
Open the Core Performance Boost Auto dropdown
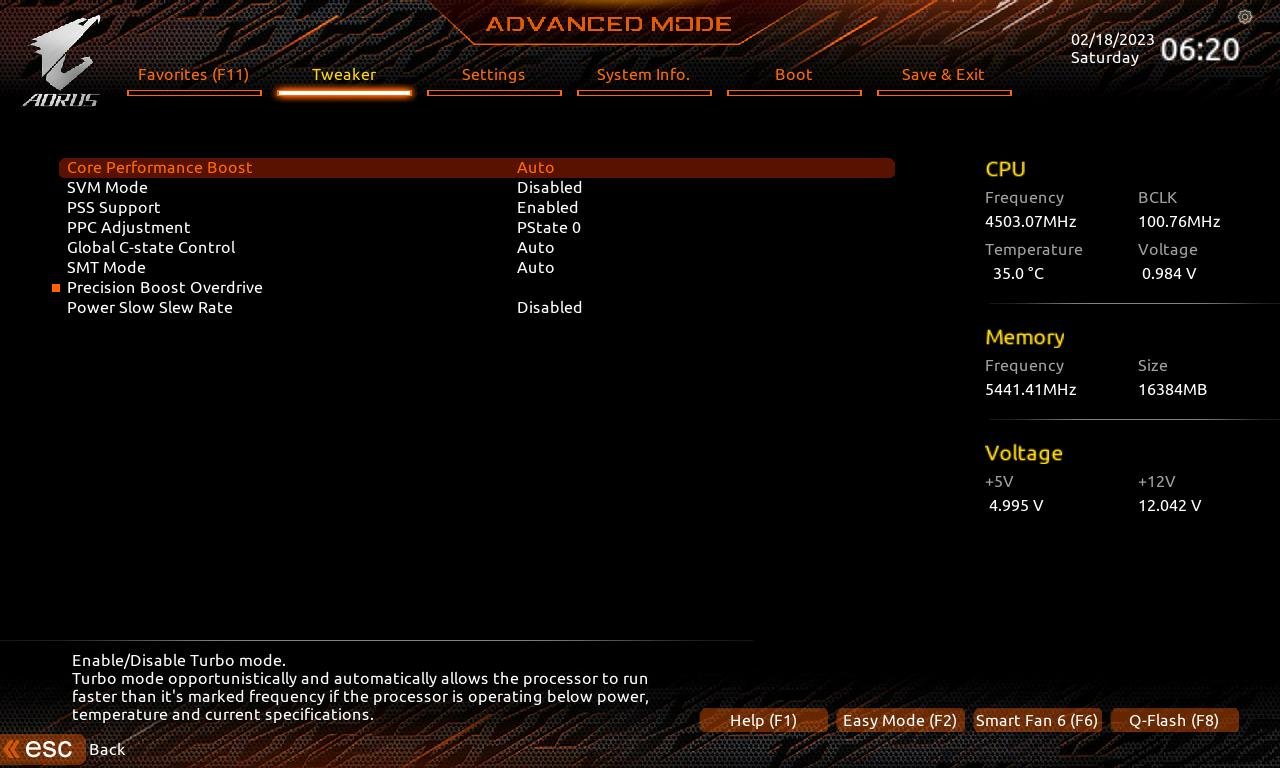click(x=536, y=167)
